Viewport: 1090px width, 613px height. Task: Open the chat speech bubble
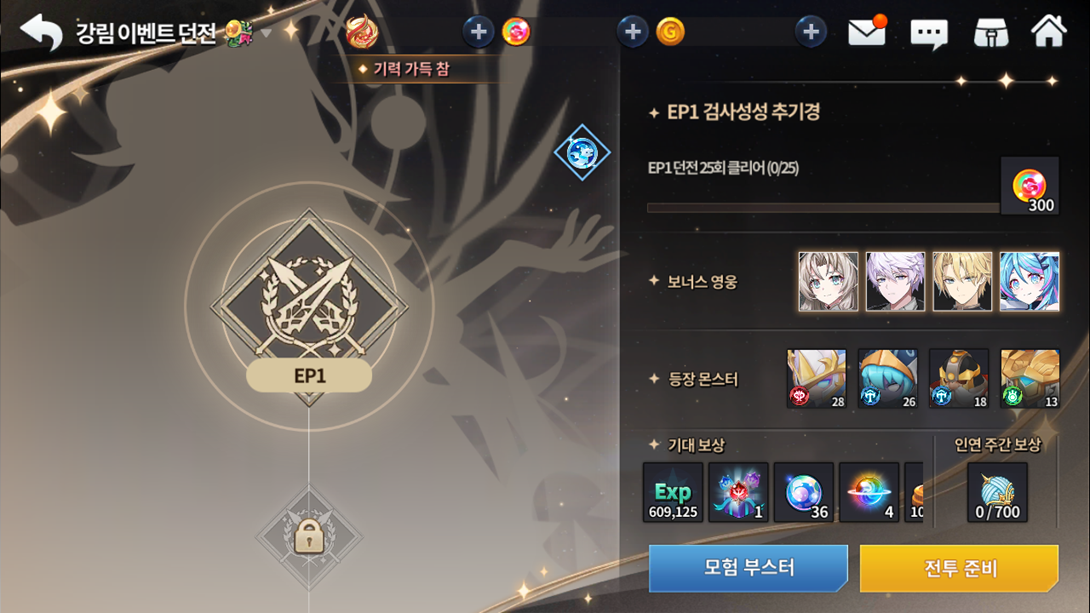[928, 34]
